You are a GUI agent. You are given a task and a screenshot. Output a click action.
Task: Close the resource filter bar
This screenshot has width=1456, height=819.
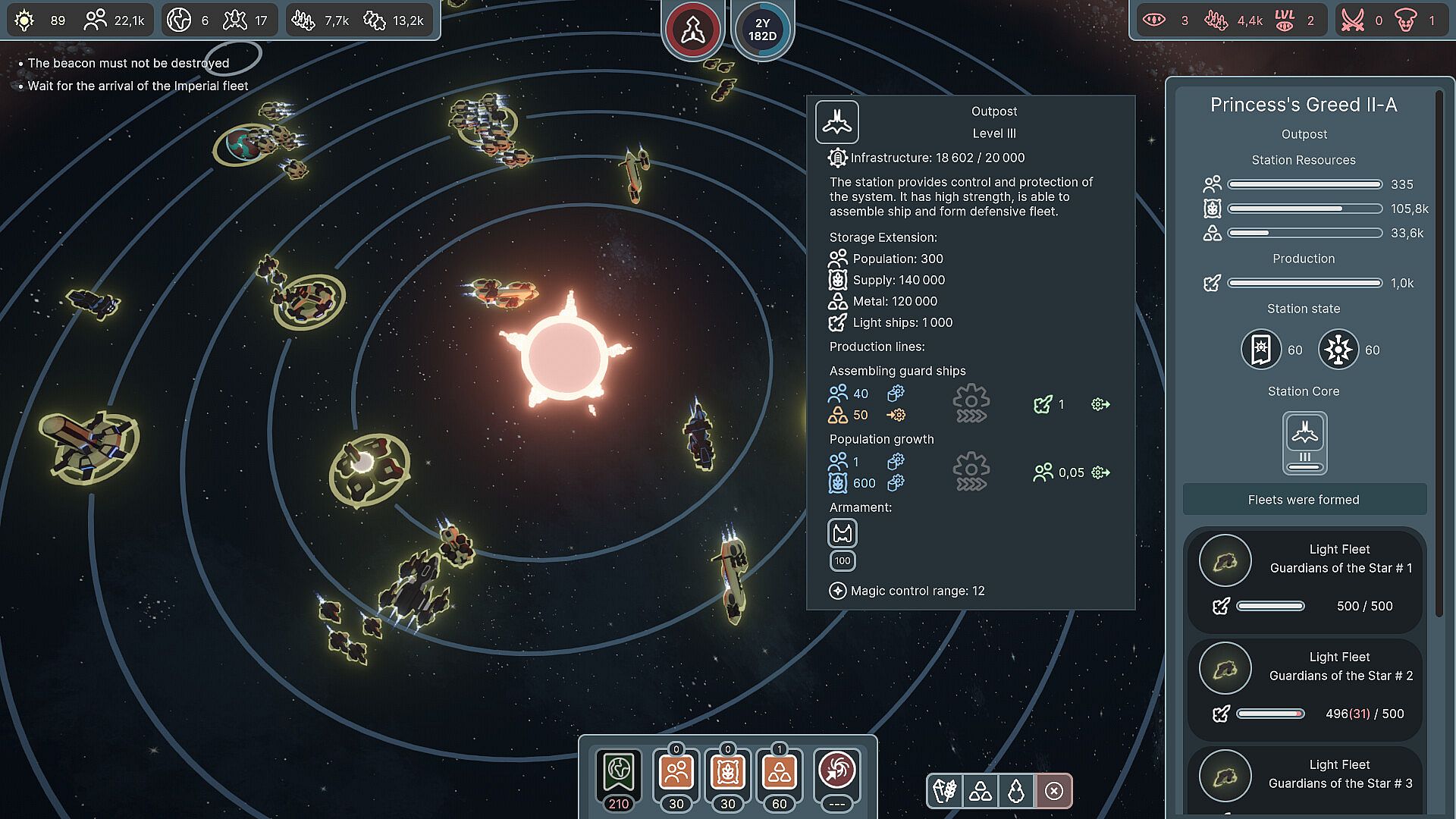coord(1054,792)
